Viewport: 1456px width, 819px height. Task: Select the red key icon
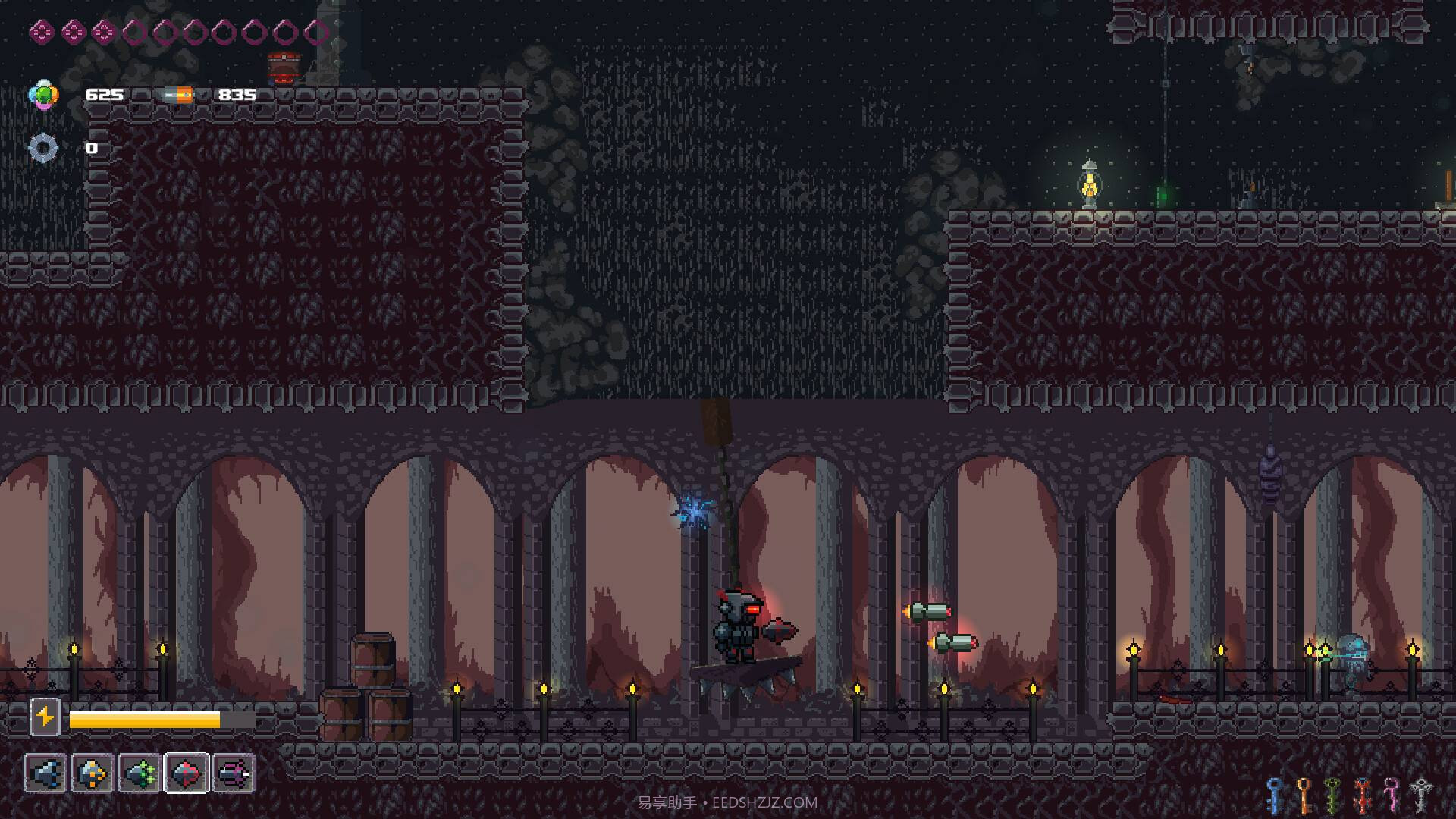[1363, 795]
